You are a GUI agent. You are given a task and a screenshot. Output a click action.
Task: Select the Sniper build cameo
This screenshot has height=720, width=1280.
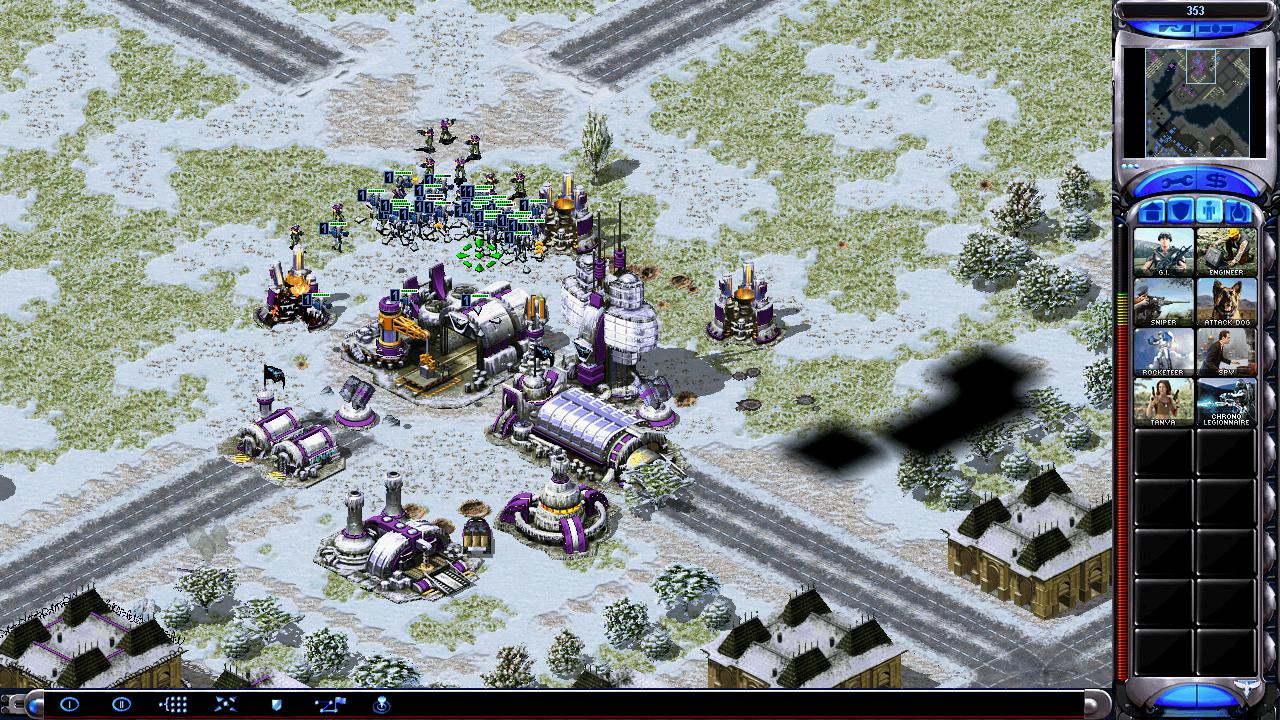1163,301
